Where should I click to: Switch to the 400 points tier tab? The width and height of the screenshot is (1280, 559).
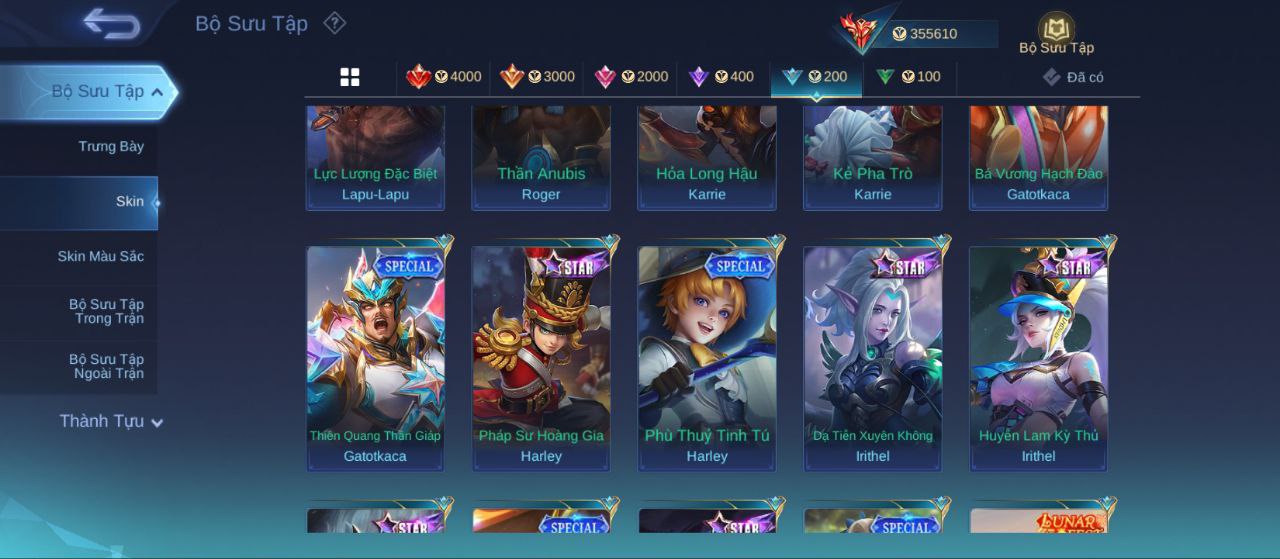coord(722,77)
